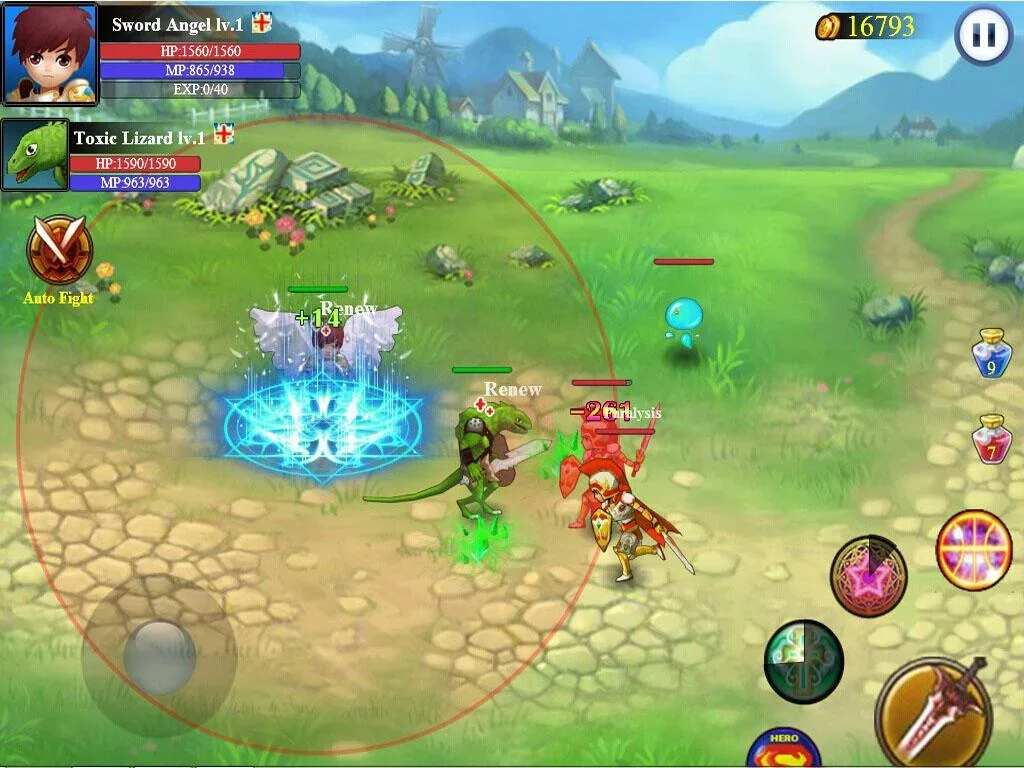The height and width of the screenshot is (768, 1024).
Task: Toggle the Auto Fight button
Action: [x=60, y=251]
